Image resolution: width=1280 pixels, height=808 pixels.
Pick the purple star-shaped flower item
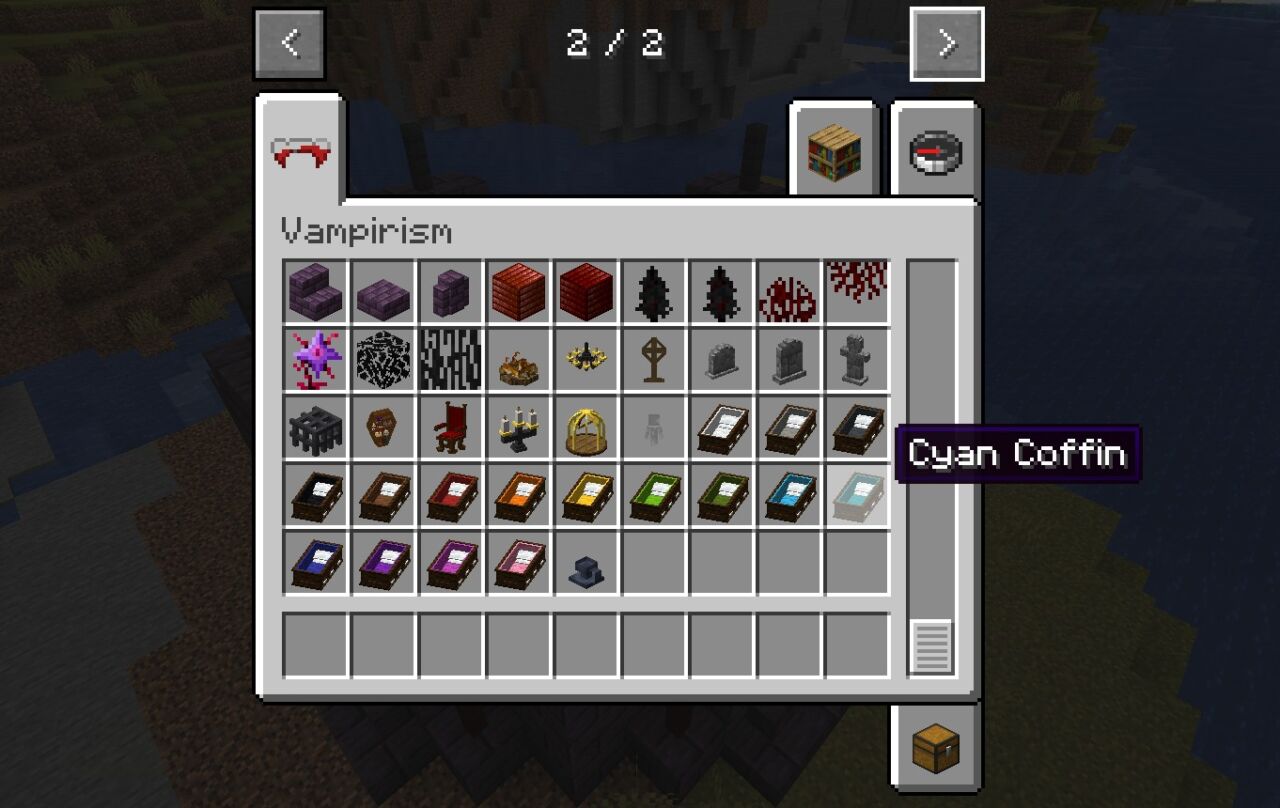(314, 360)
